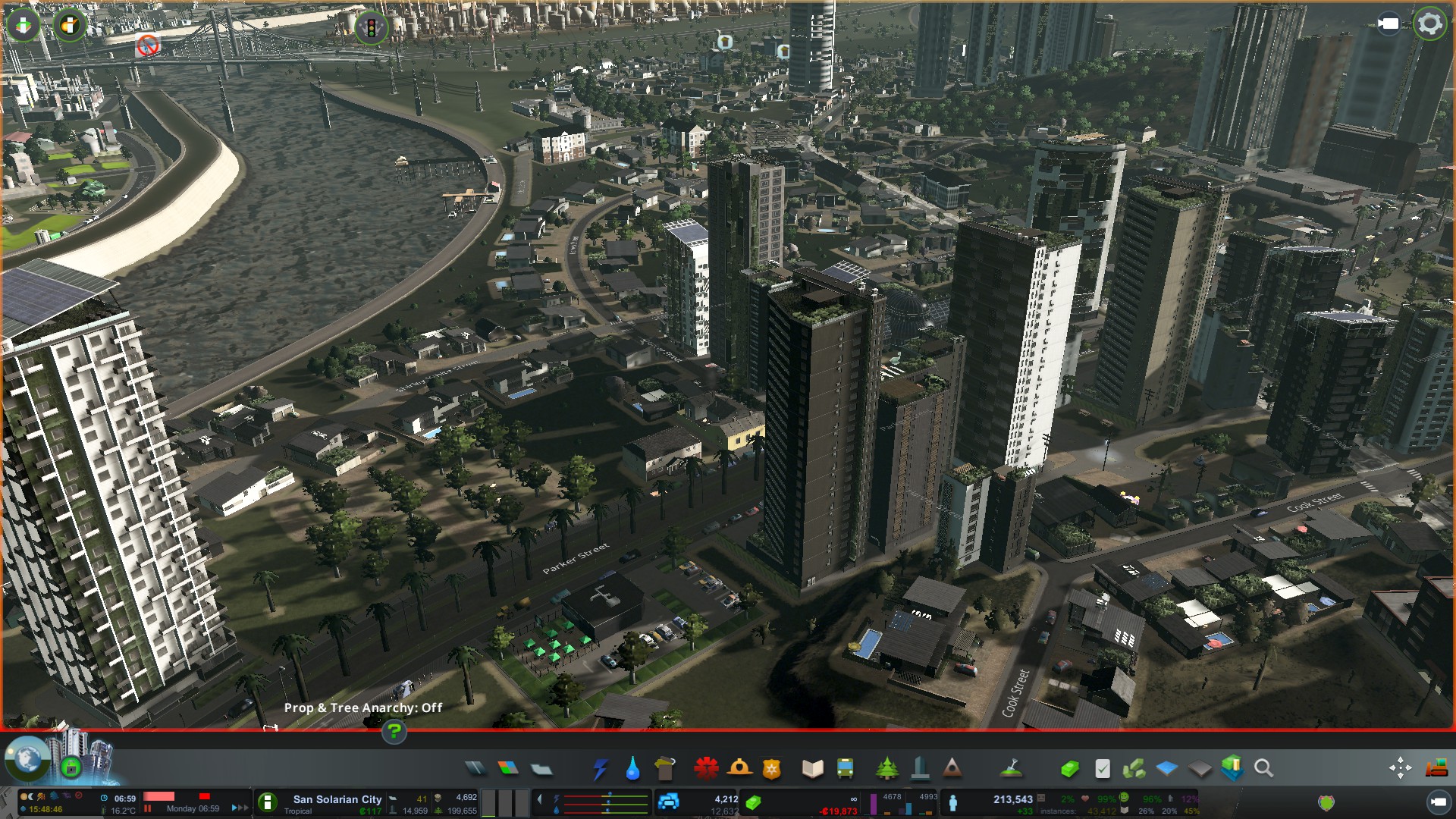This screenshot has height=819, width=1456.
Task: Open the Water and Sewage droplet menu
Action: pos(632,769)
